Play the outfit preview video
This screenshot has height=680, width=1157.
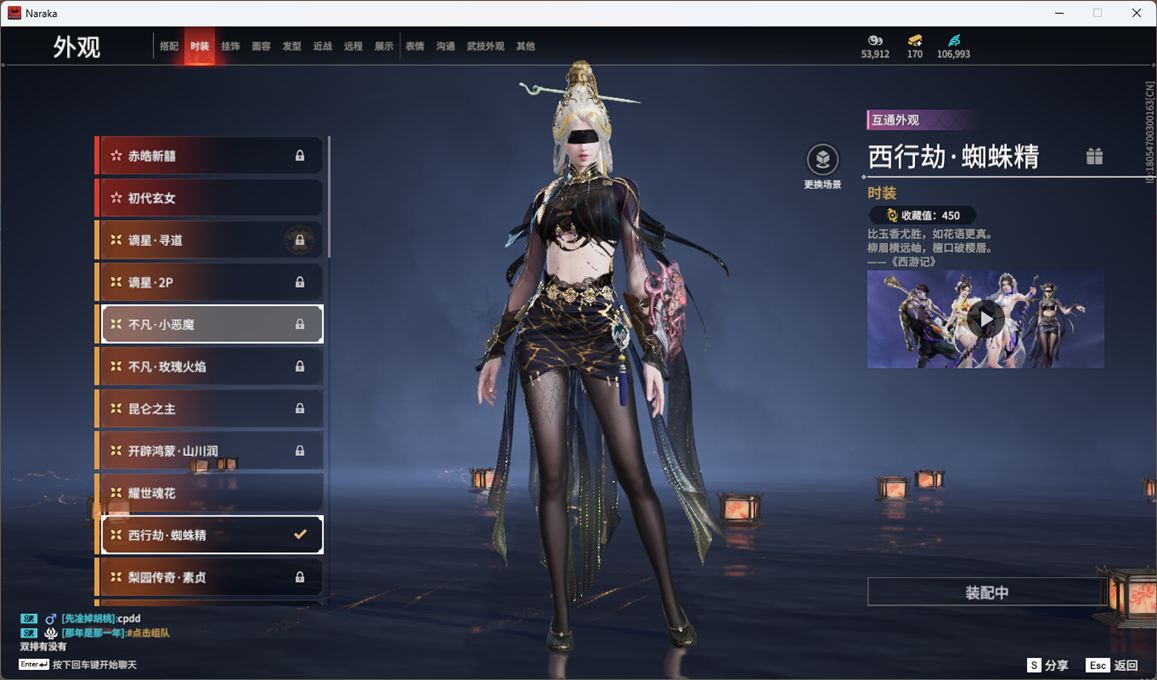[986, 319]
